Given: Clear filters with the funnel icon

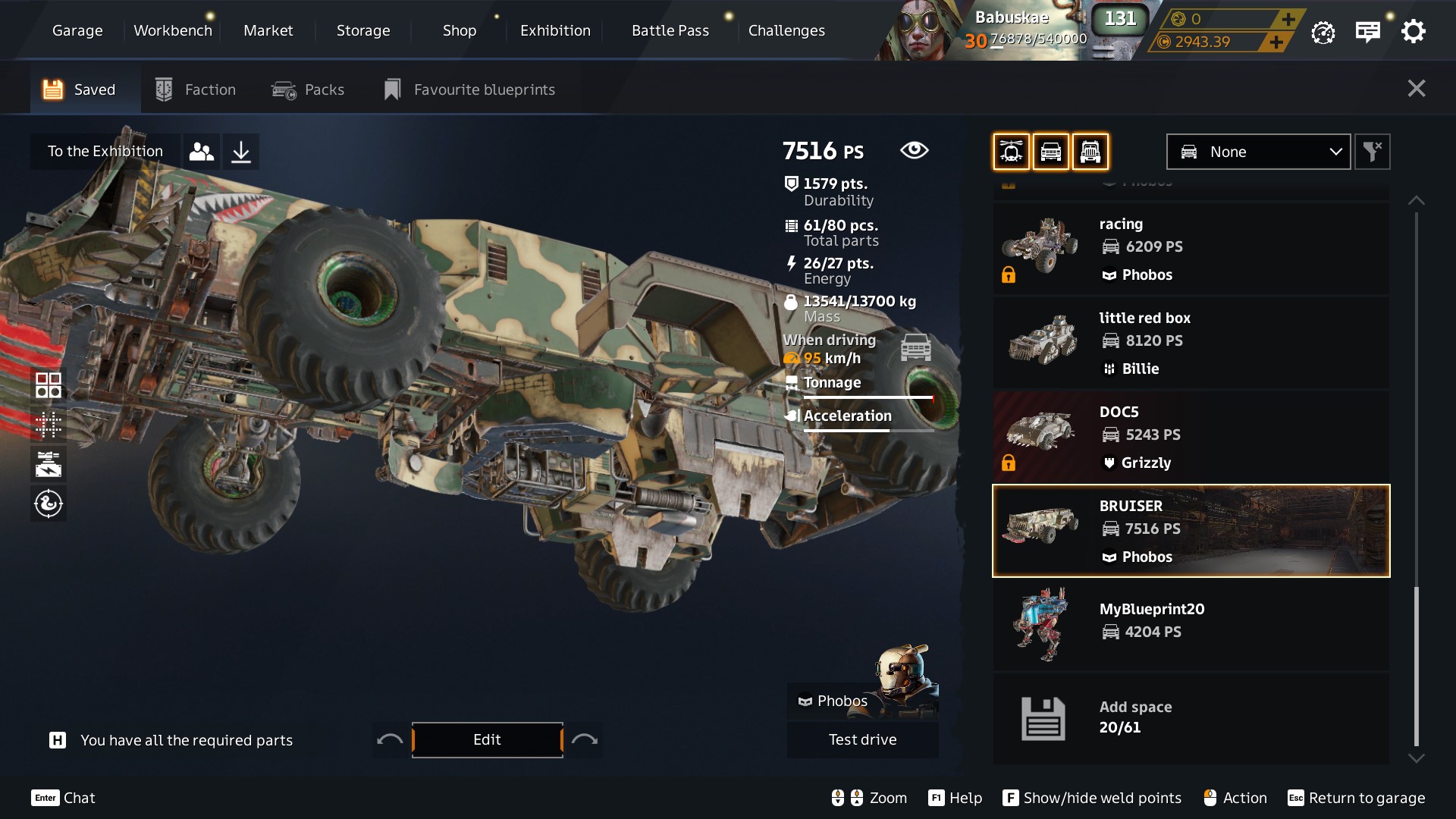Looking at the screenshot, I should point(1372,152).
